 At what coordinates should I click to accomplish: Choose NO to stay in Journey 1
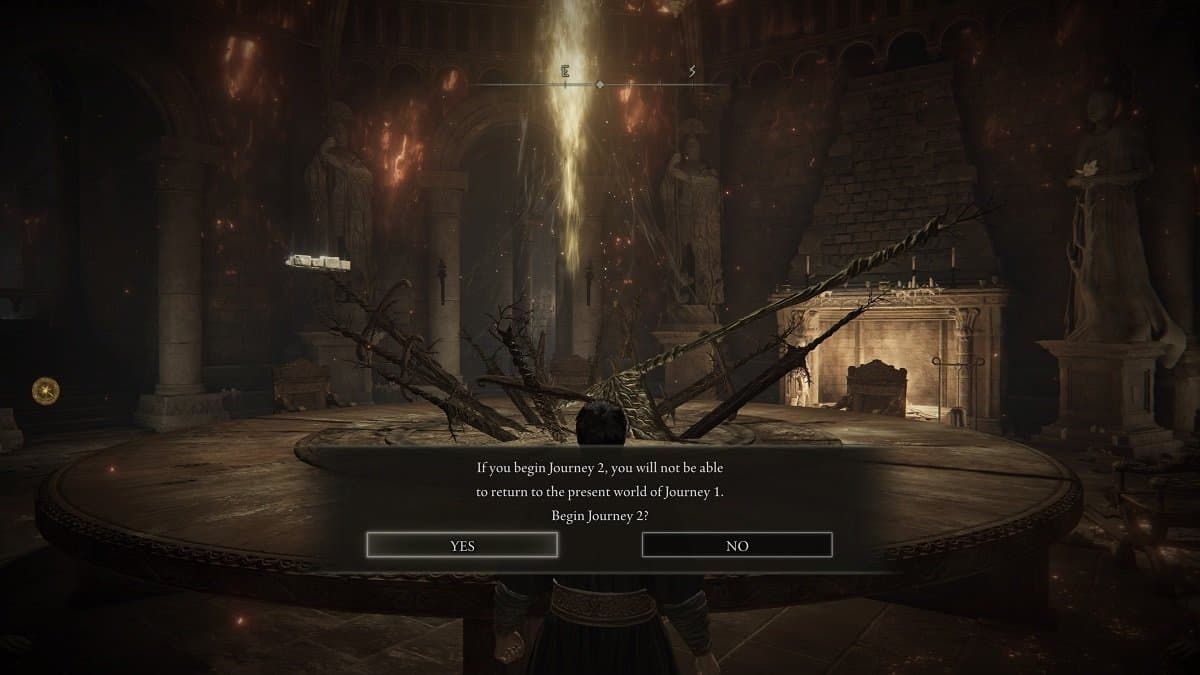[737, 545]
